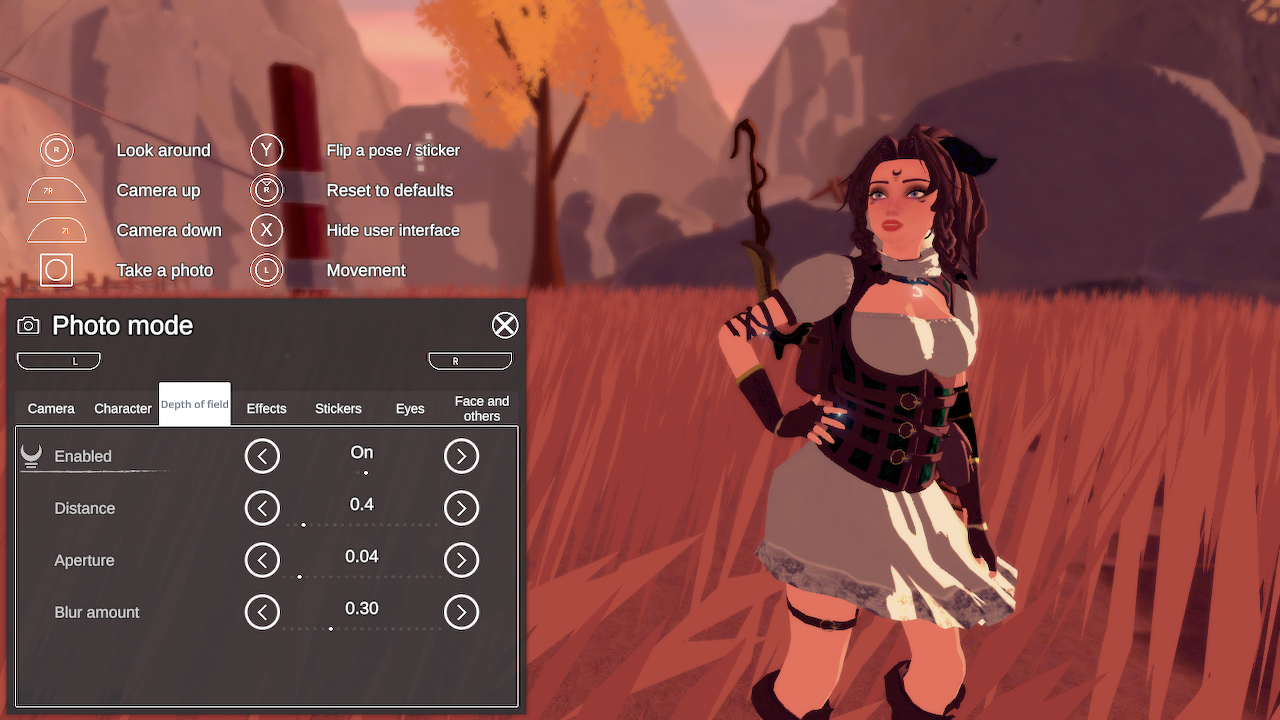Increase the Blur amount value

pyautogui.click(x=461, y=611)
